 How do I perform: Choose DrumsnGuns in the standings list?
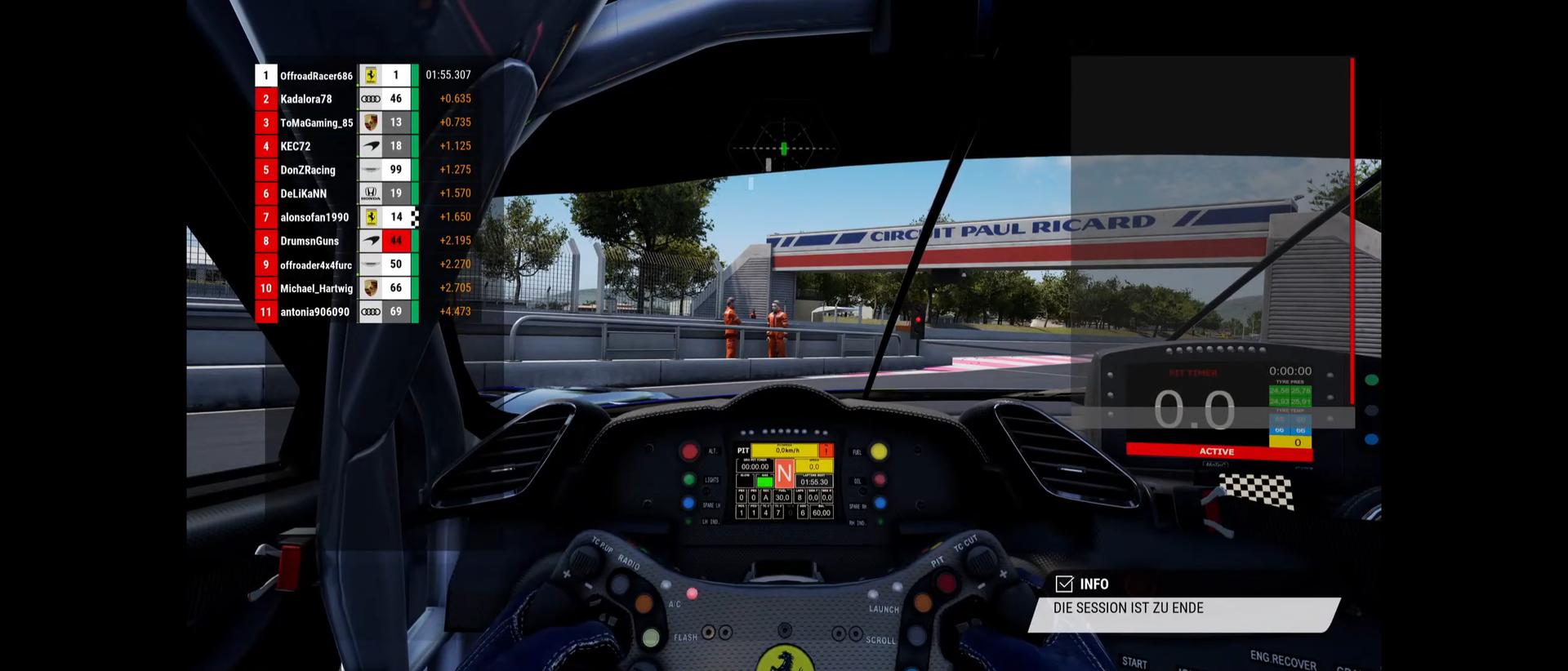[x=310, y=241]
